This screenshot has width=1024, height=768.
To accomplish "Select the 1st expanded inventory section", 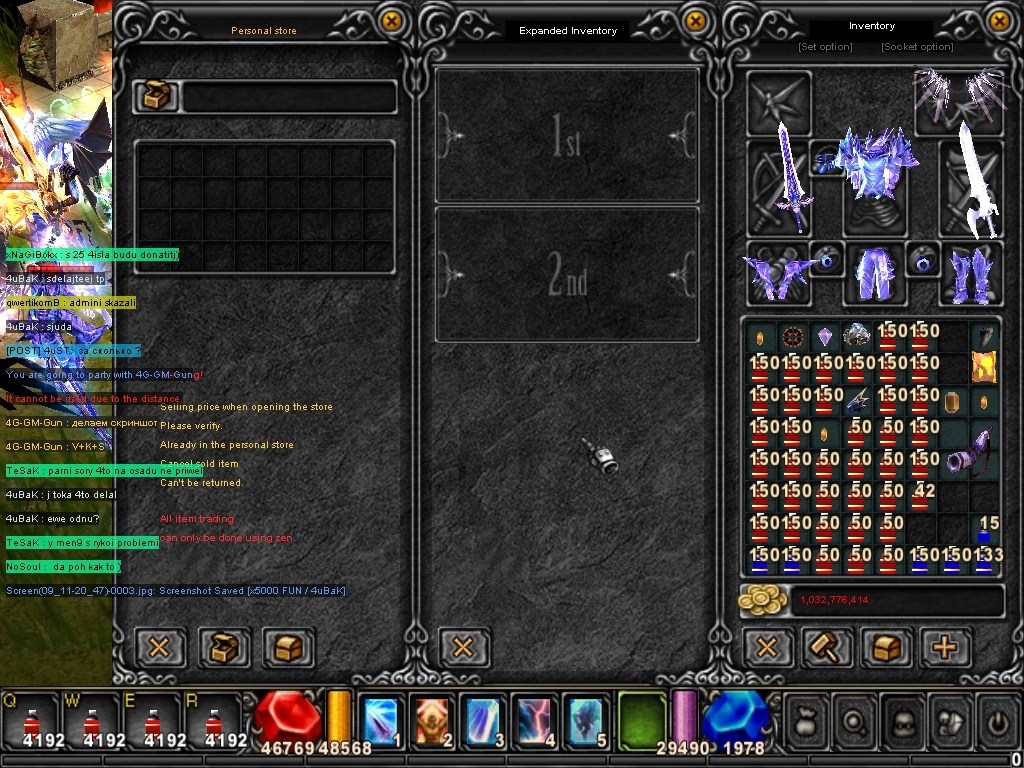I will [x=567, y=136].
